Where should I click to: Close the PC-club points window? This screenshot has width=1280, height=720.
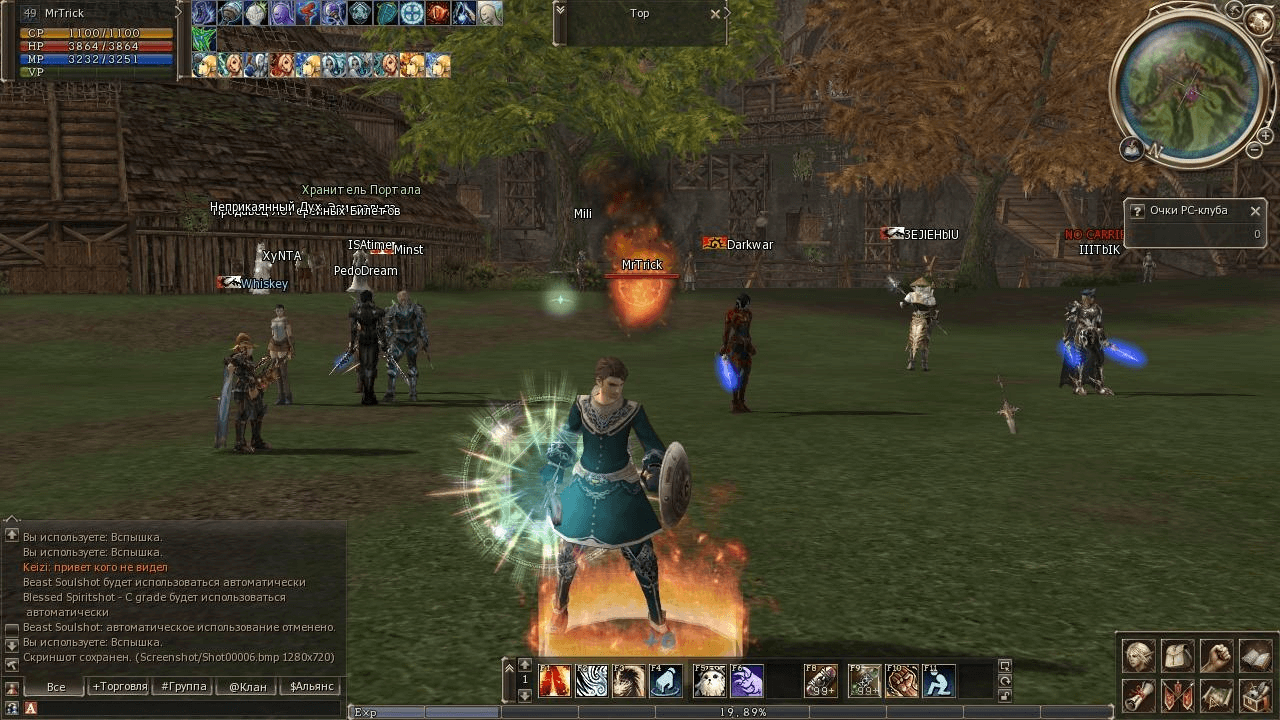[x=1255, y=211]
